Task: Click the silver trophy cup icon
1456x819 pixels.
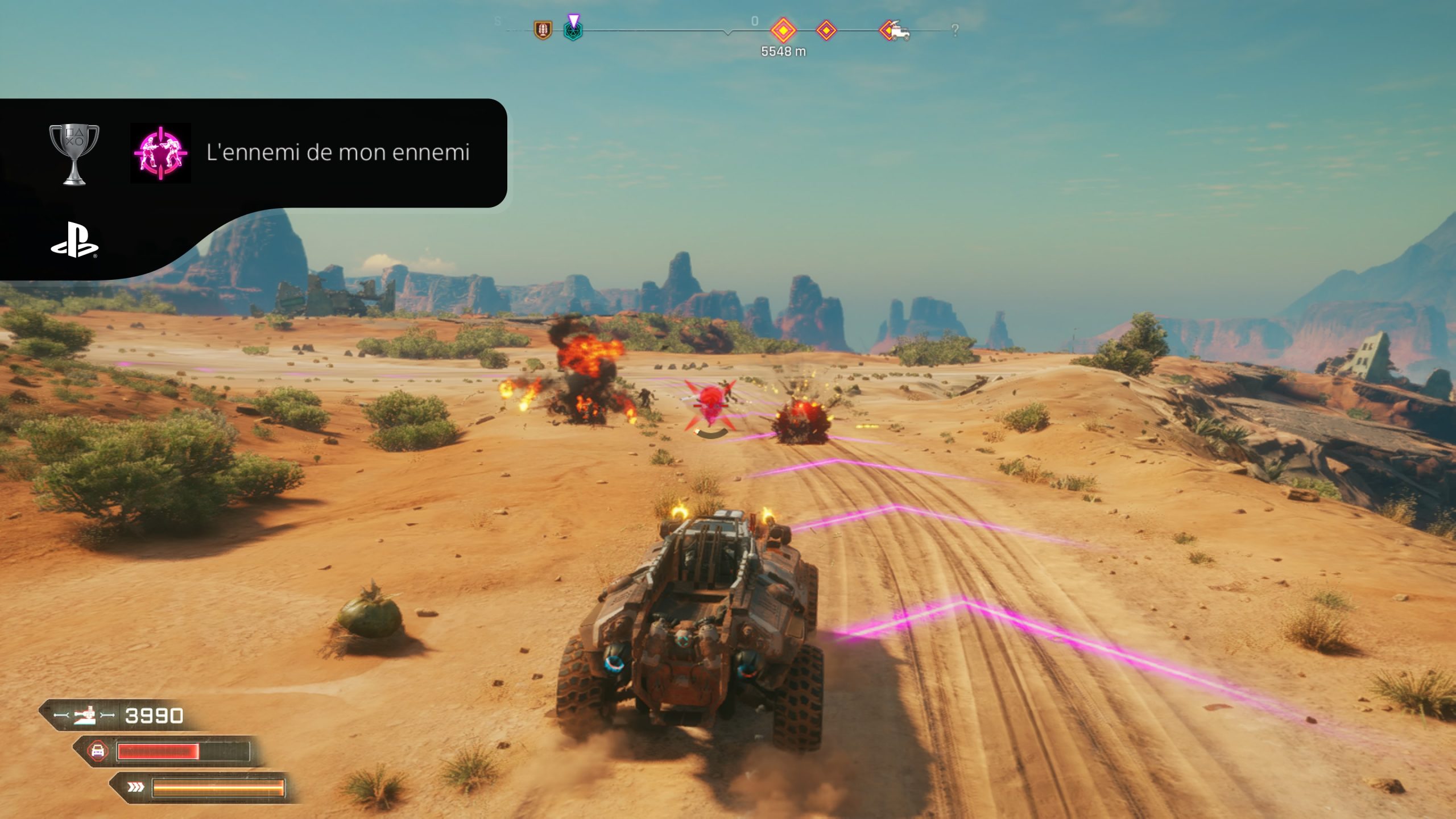Action: [x=74, y=154]
